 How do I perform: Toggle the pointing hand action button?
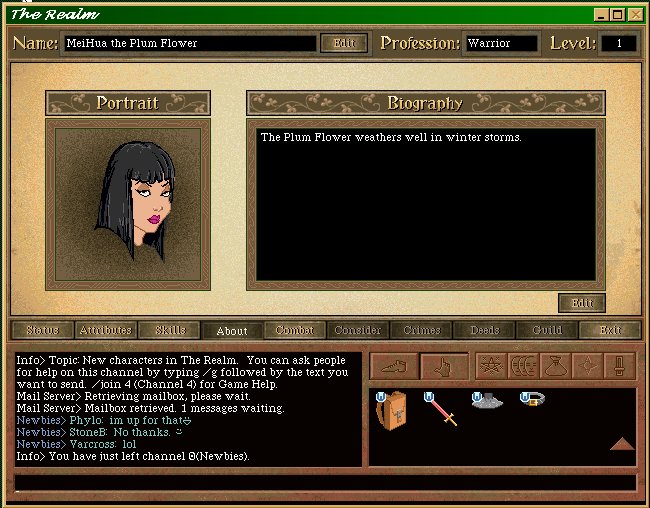pyautogui.click(x=445, y=366)
